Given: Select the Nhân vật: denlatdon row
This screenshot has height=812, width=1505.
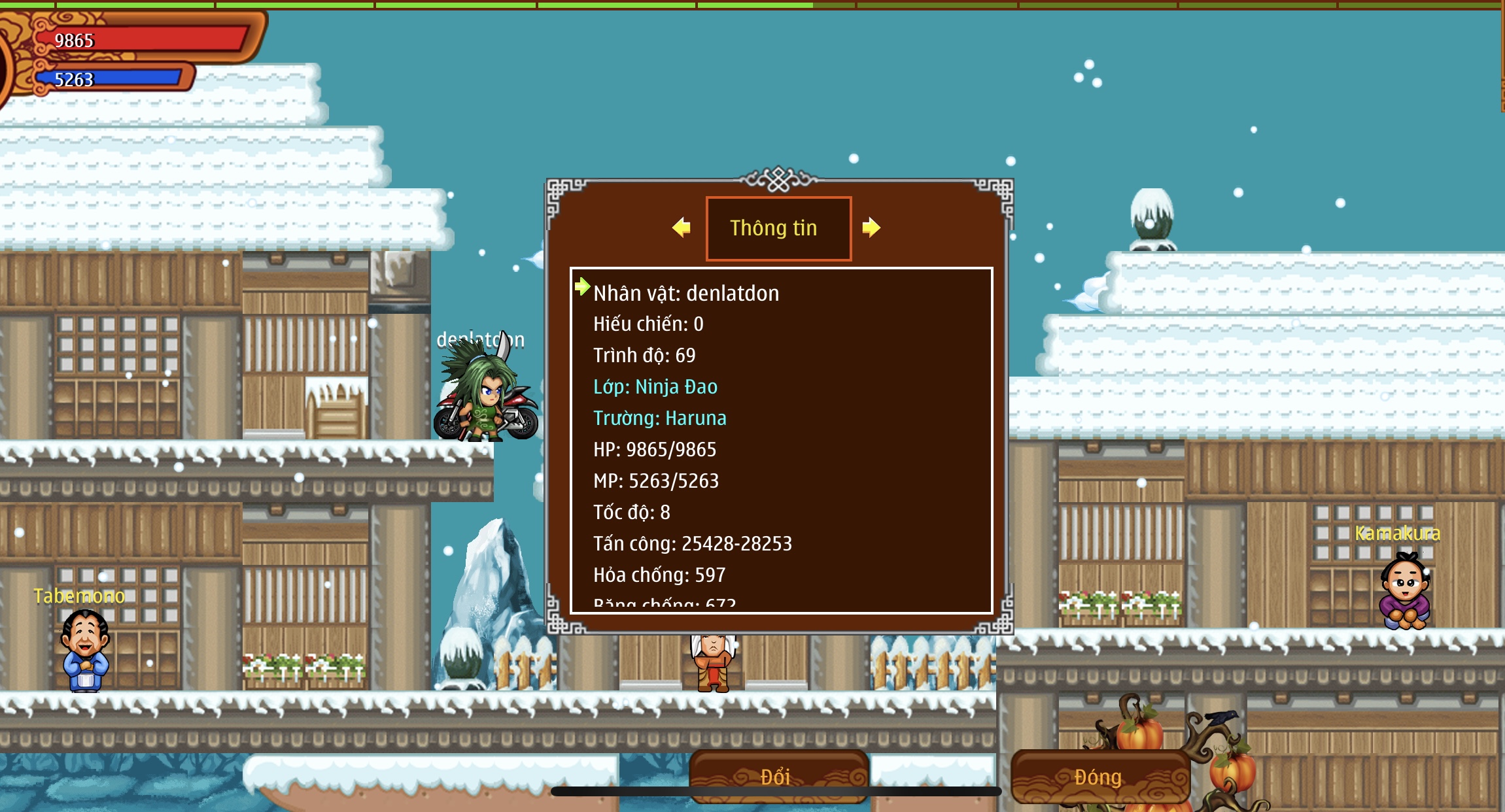Looking at the screenshot, I should (686, 294).
